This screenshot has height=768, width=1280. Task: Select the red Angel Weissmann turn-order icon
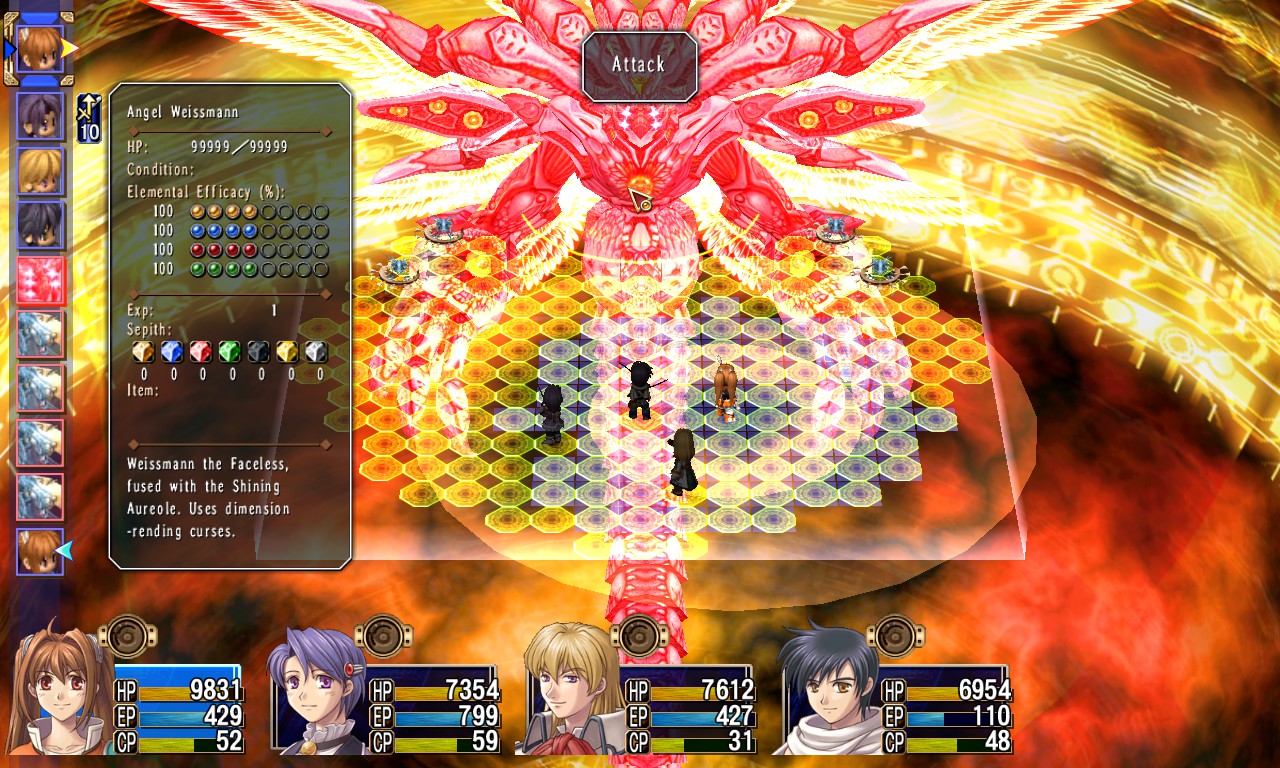[x=40, y=281]
